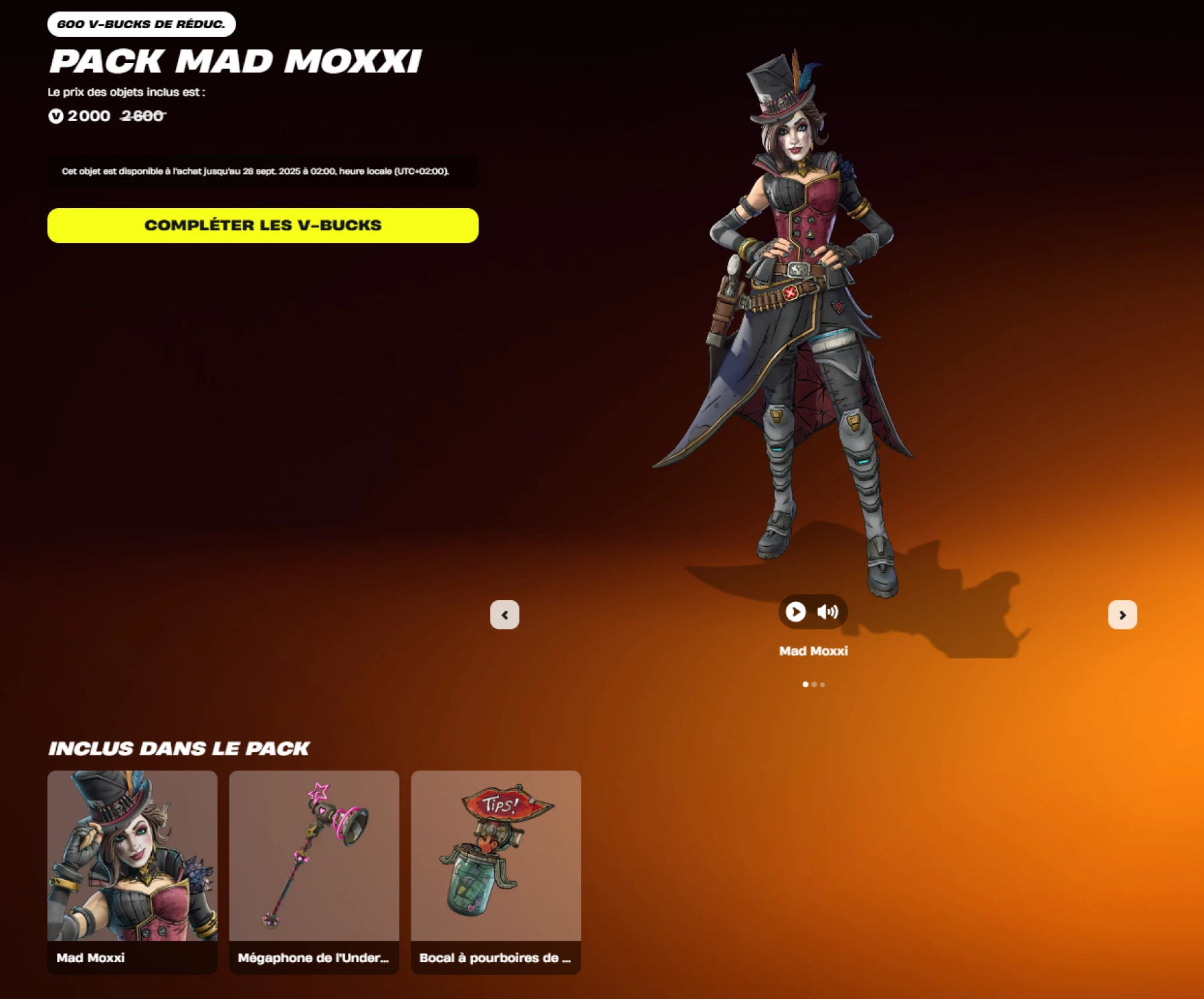Click the COMPLÉTER LES V-BUCKS button
The width and height of the screenshot is (1204, 999).
[262, 225]
